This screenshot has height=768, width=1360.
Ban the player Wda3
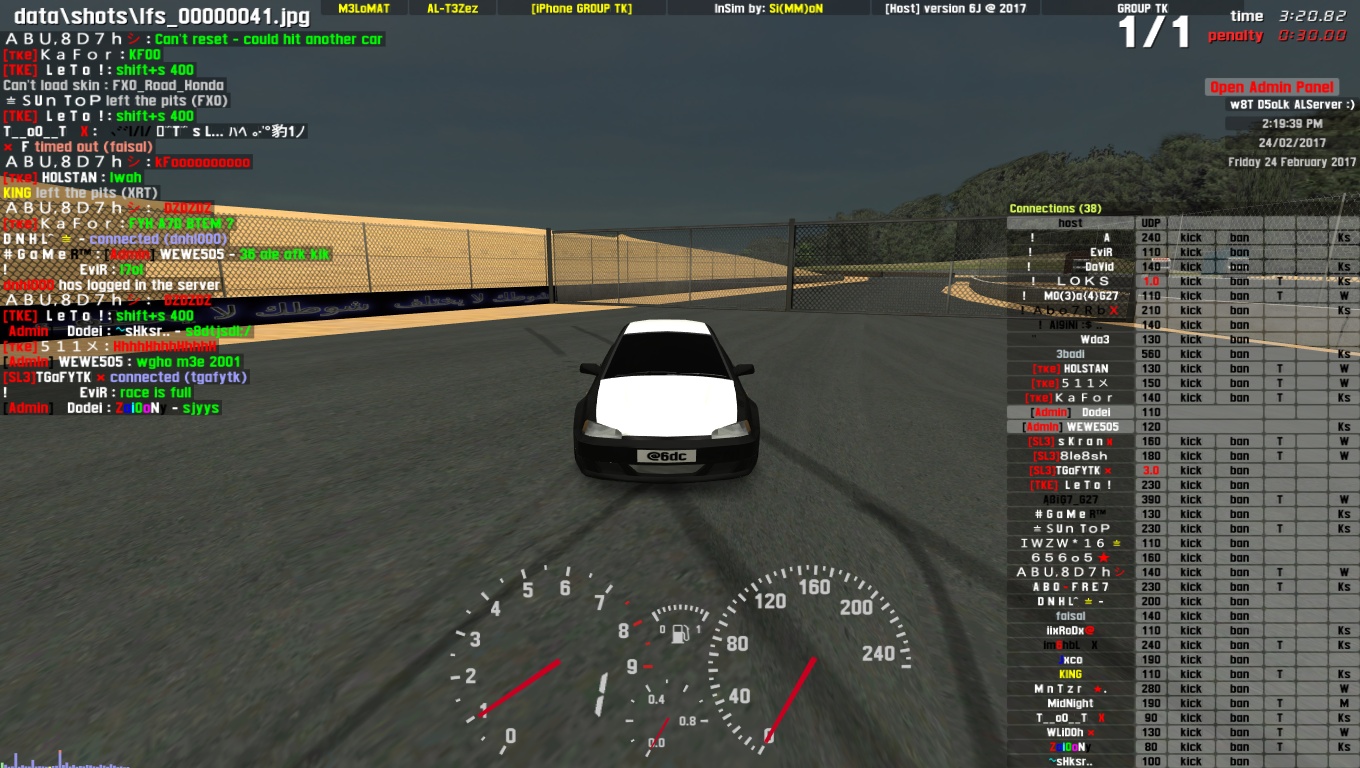click(1239, 340)
